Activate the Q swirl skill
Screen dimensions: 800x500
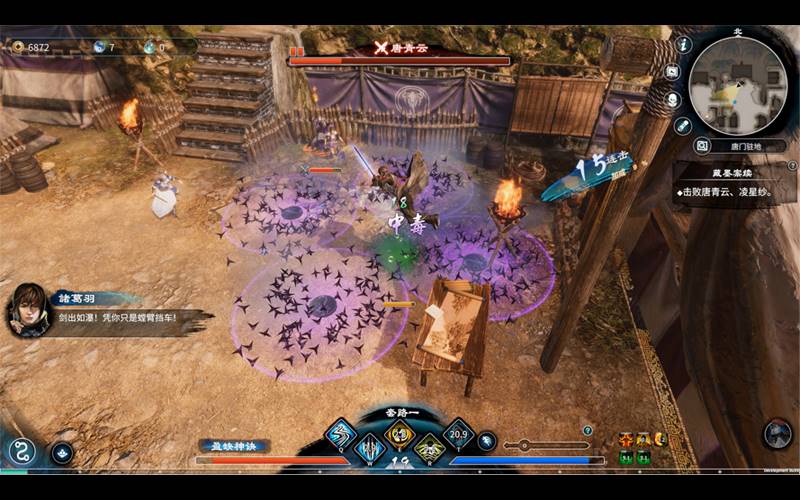(340, 434)
